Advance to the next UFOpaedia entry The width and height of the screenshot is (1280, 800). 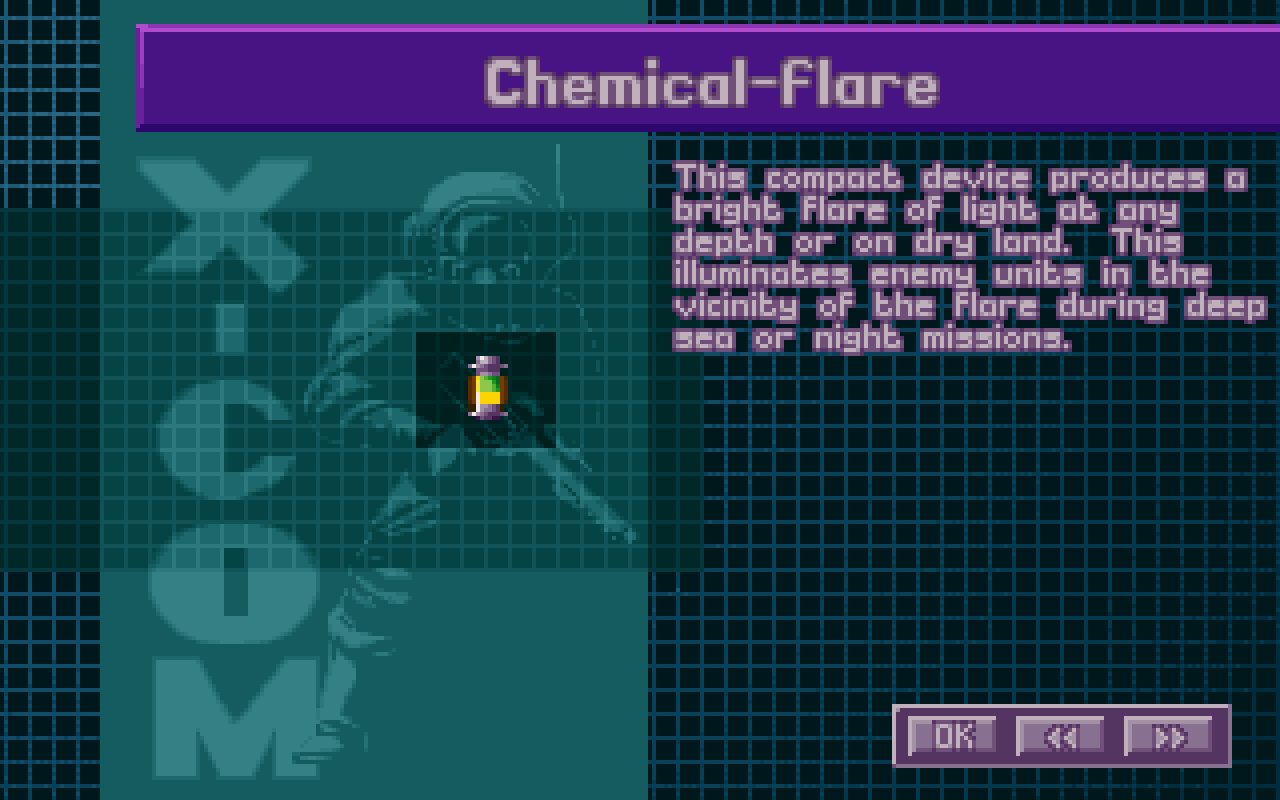(1168, 736)
